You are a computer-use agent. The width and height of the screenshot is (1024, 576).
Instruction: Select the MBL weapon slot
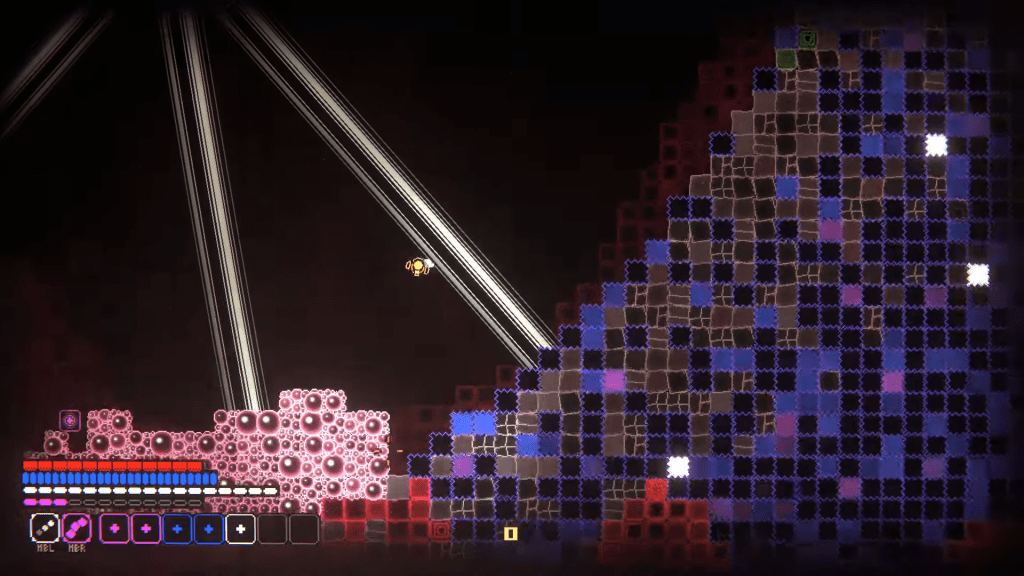coord(45,528)
